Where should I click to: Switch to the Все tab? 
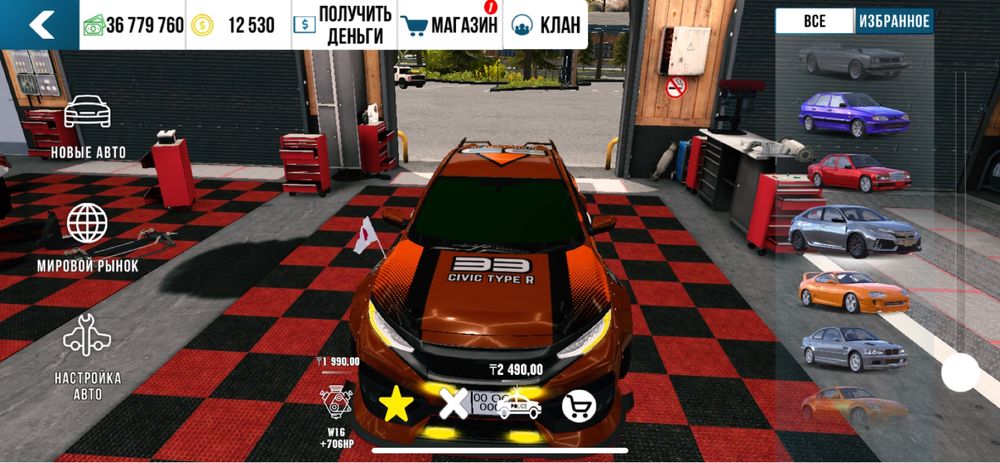coord(815,21)
